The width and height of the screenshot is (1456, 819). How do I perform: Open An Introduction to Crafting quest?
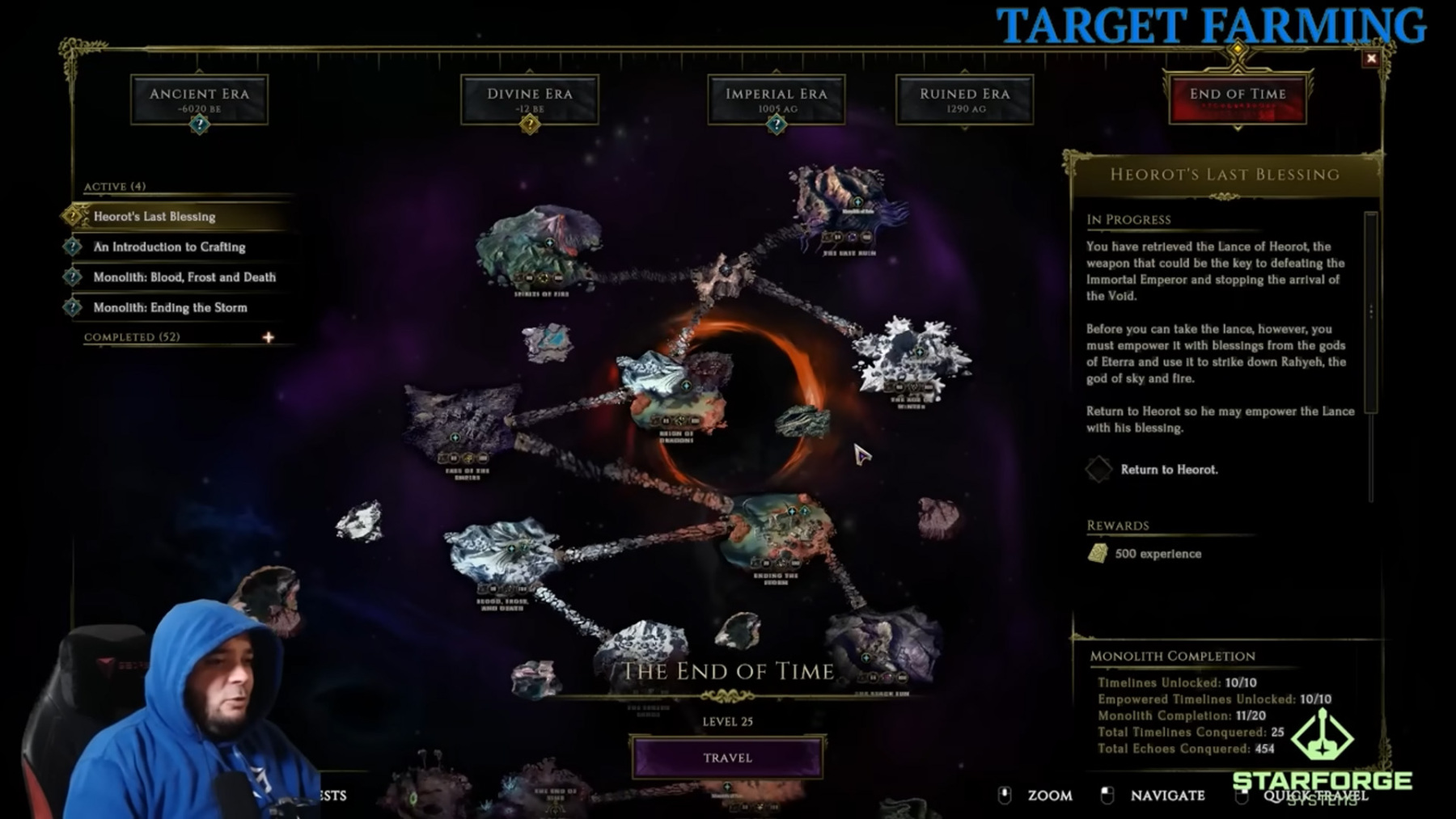[169, 247]
